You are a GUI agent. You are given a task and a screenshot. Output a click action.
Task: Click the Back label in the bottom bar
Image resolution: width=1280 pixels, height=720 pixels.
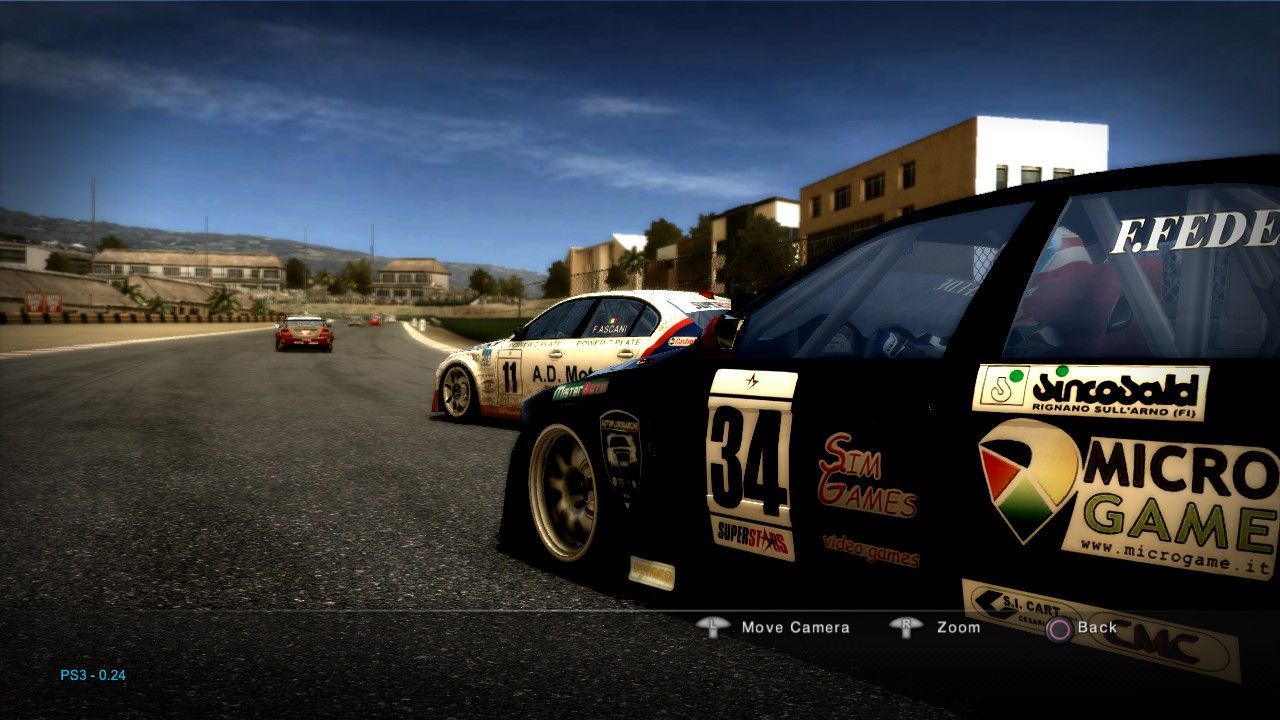point(1098,627)
